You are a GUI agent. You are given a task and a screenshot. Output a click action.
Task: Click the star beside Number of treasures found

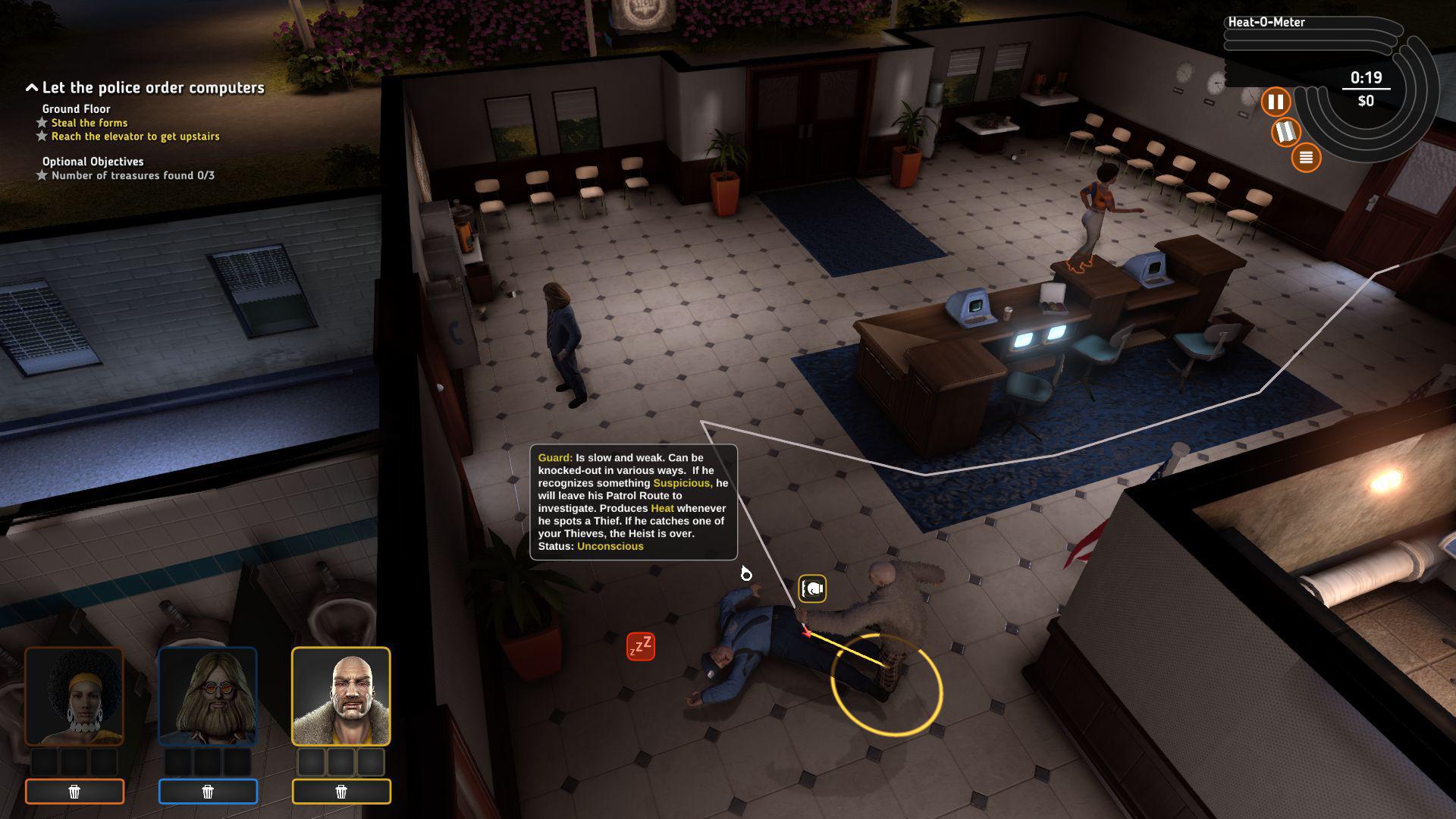pyautogui.click(x=42, y=175)
